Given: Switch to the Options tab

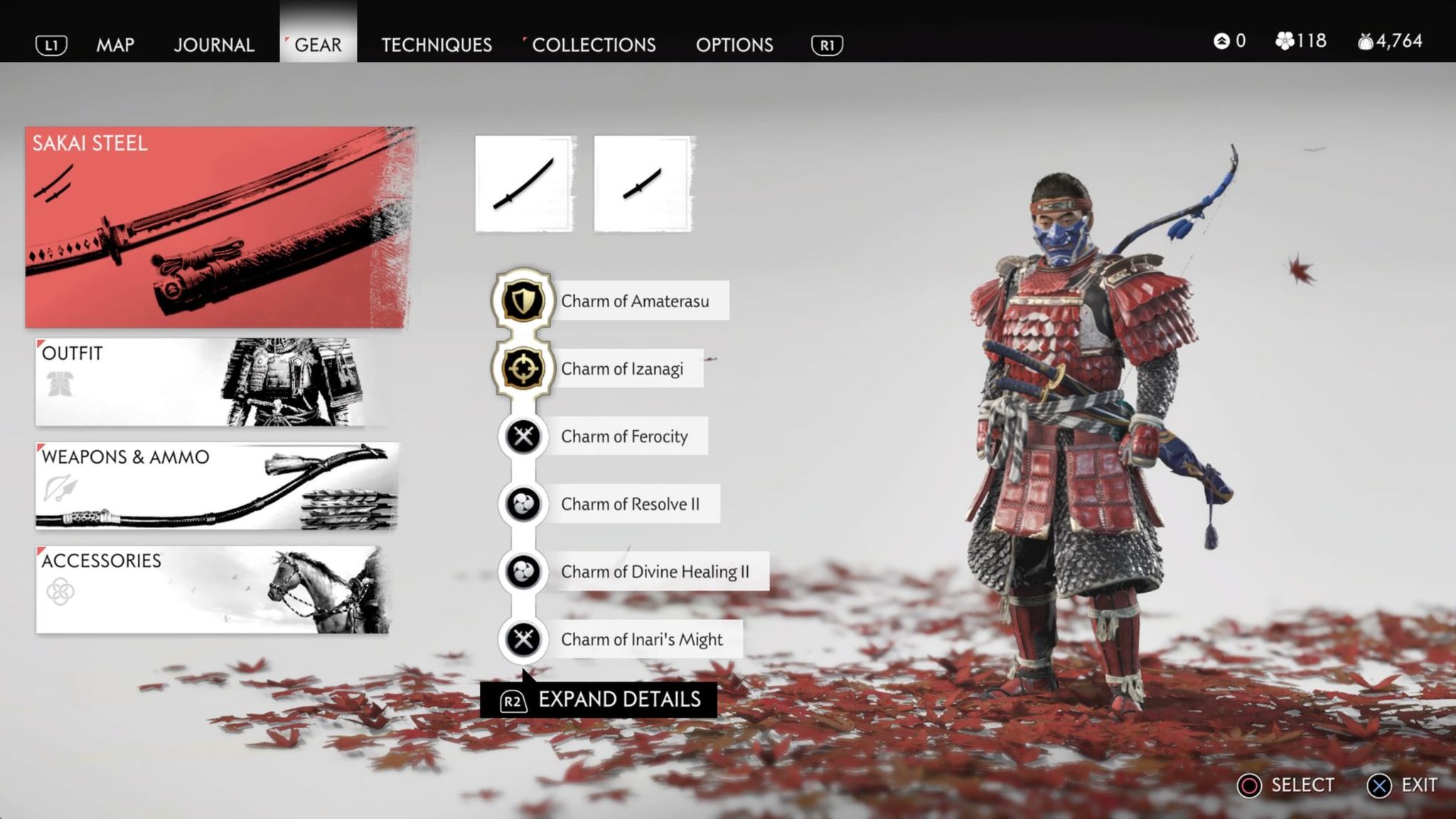Looking at the screenshot, I should tap(734, 45).
